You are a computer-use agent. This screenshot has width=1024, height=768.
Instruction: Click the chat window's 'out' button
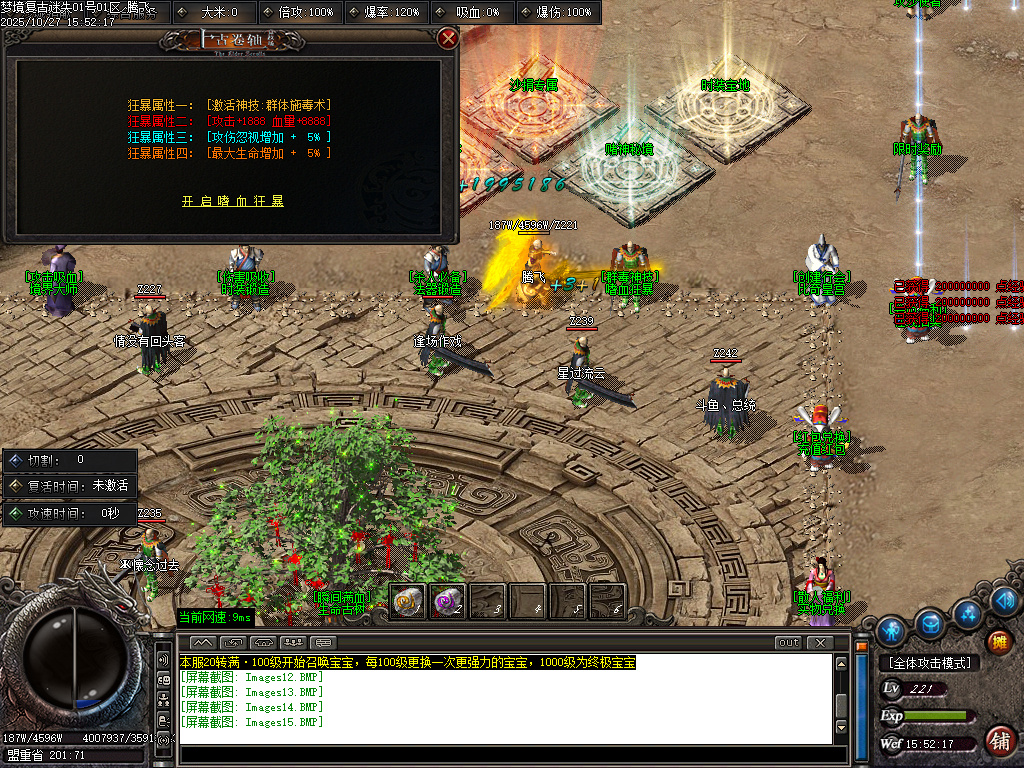pyautogui.click(x=788, y=642)
